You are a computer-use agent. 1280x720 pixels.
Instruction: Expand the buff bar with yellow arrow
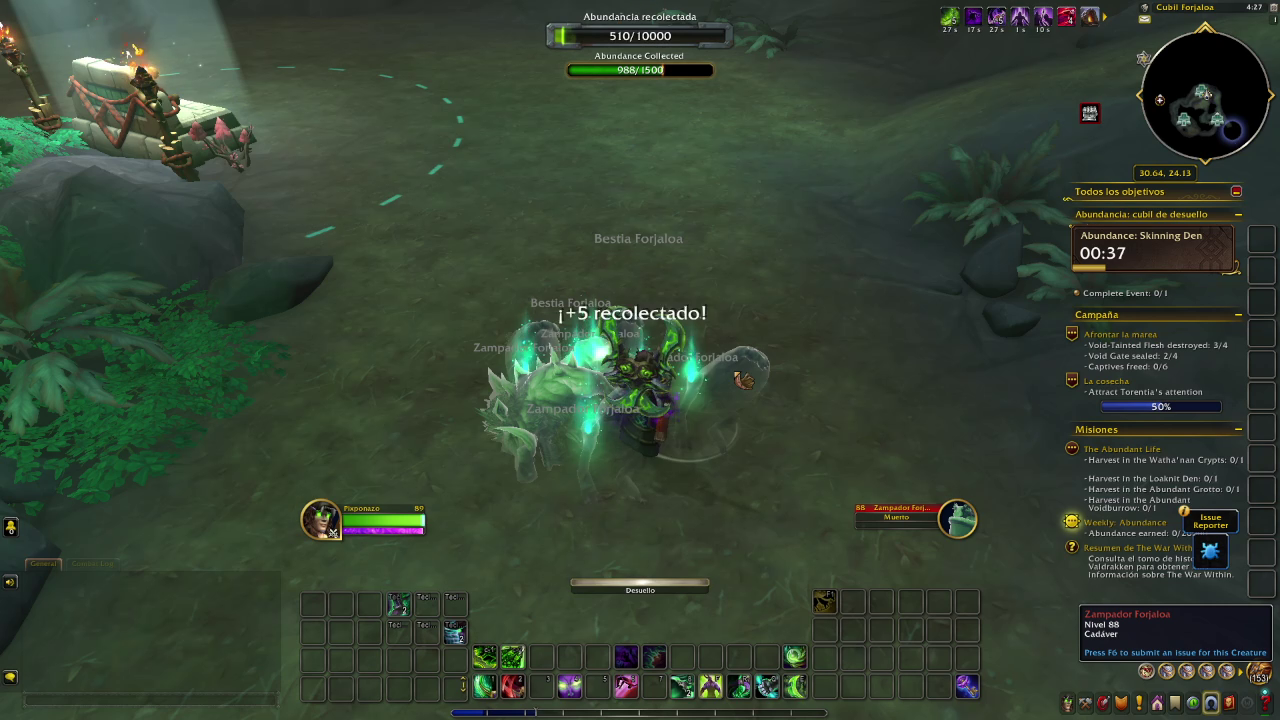[1105, 16]
